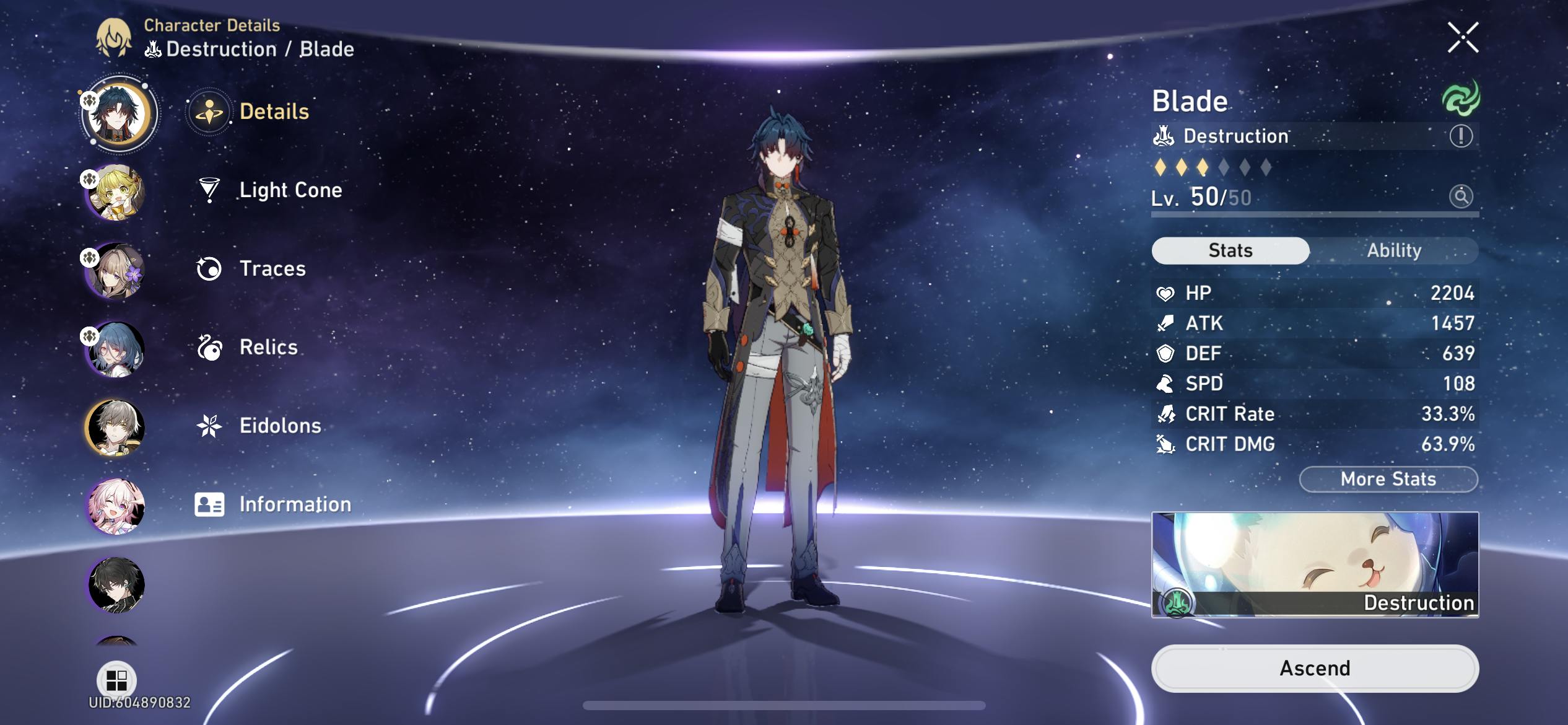The height and width of the screenshot is (725, 1568).
Task: View the equipped Destruction light cone card
Action: [1315, 564]
